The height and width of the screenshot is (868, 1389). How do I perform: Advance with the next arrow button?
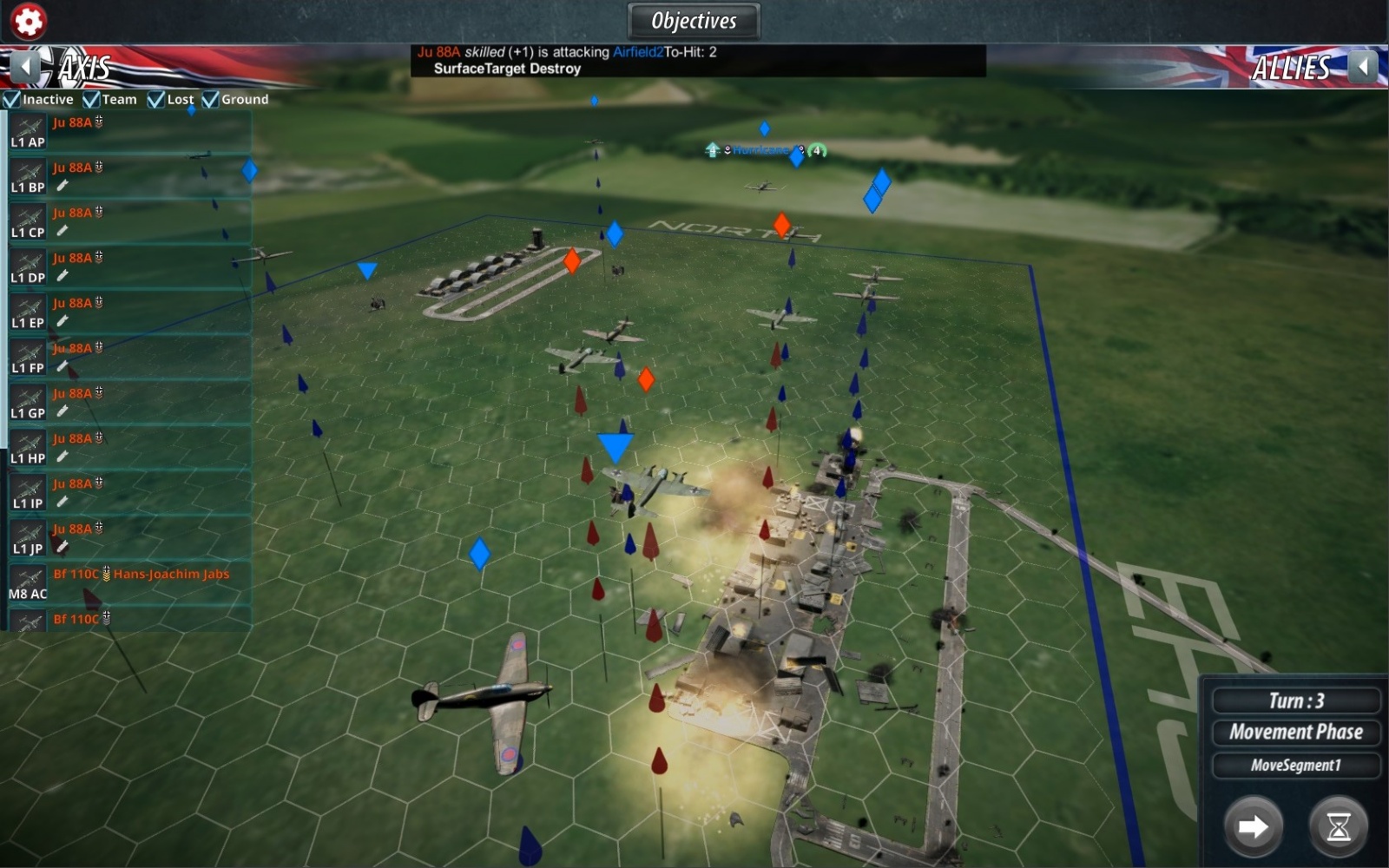(1253, 826)
